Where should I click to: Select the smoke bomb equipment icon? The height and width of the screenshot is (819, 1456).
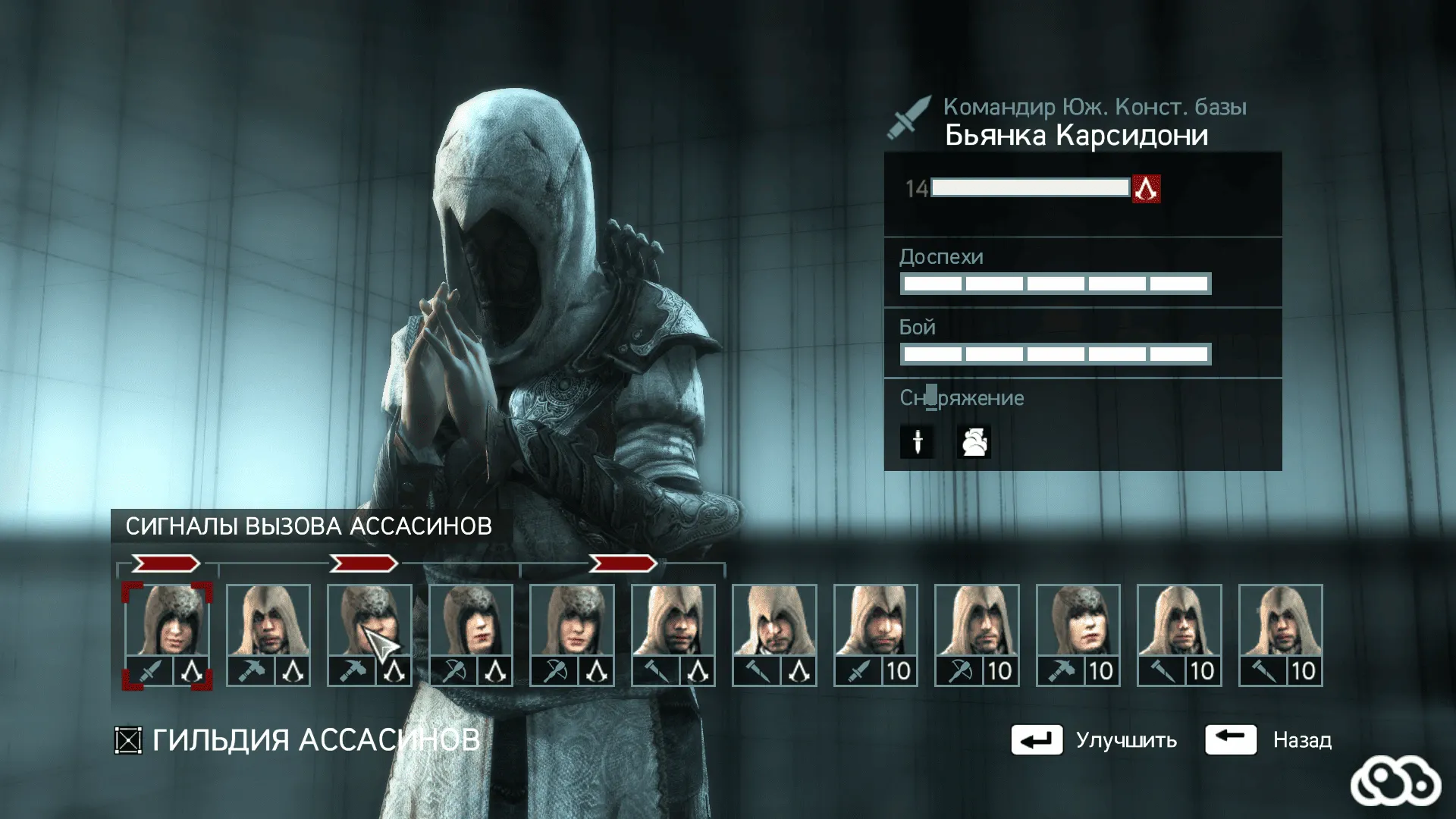pyautogui.click(x=975, y=442)
